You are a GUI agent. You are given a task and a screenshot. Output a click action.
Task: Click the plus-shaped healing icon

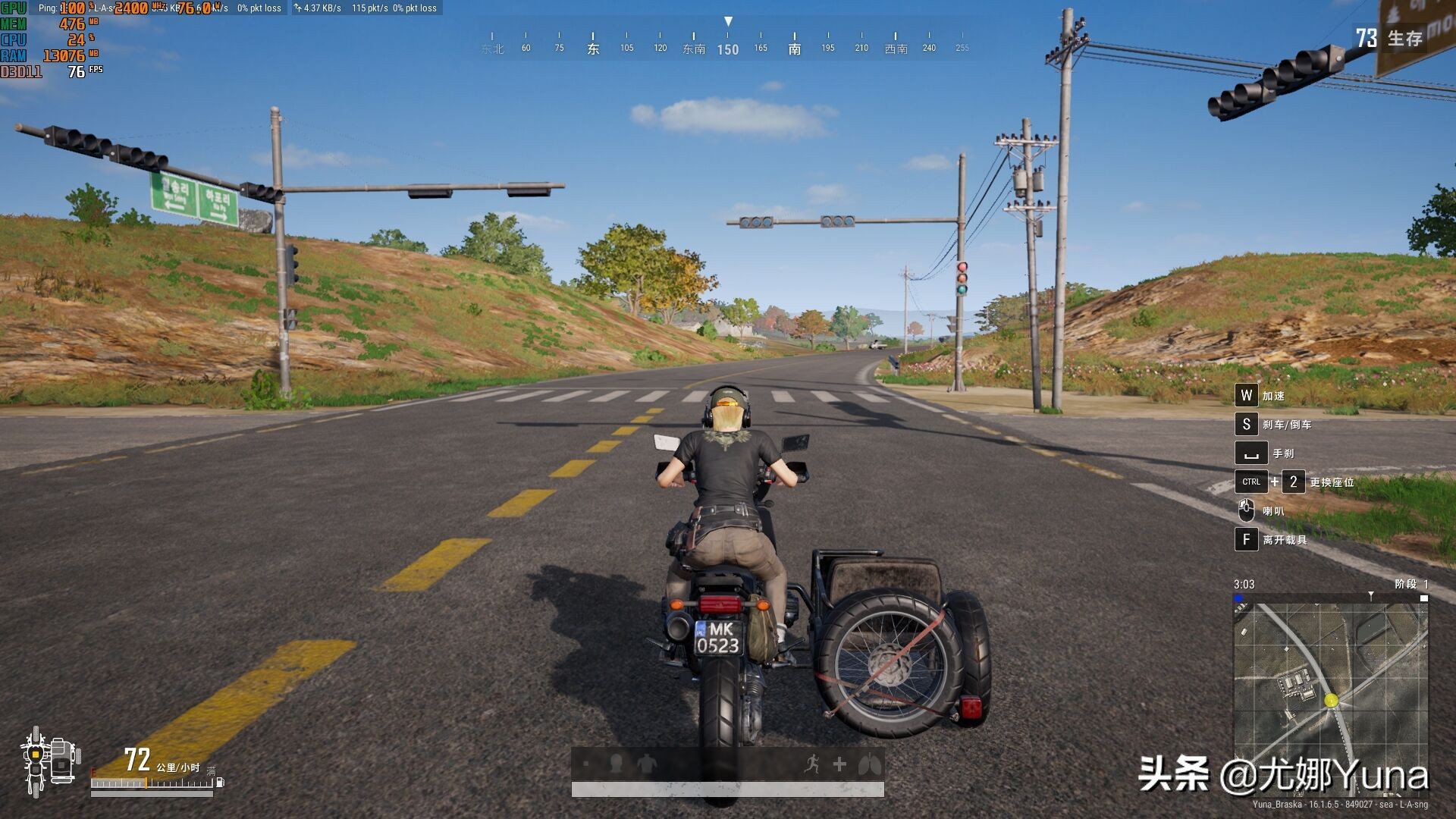839,764
